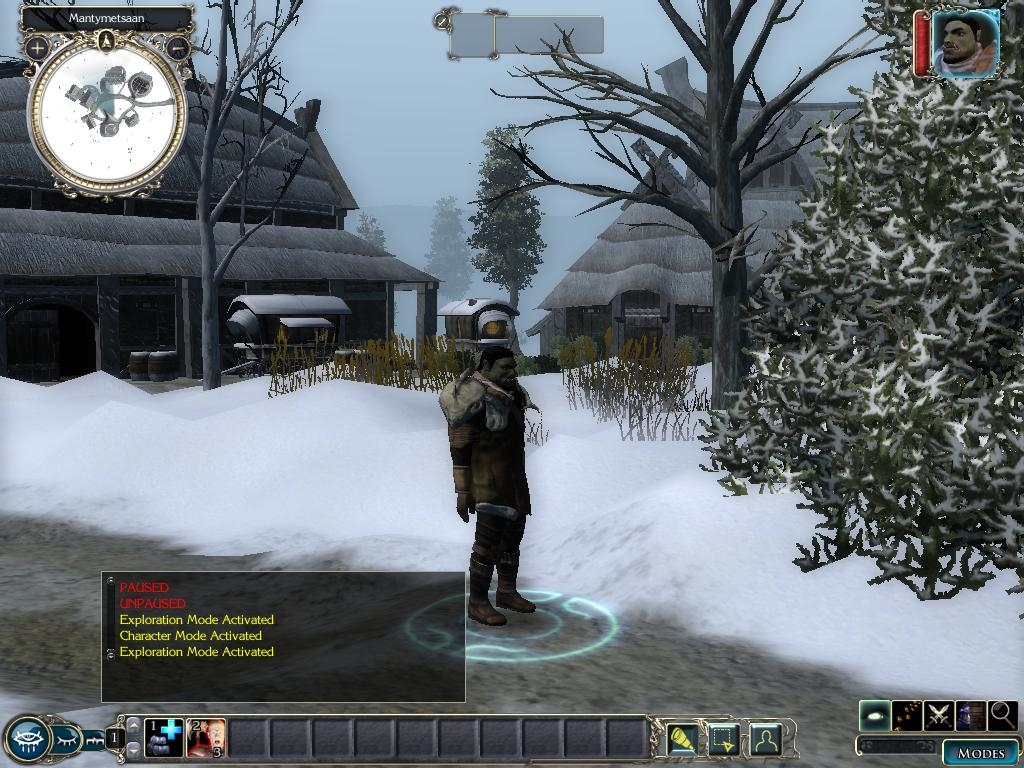
Task: Toggle the glowing eye mode icon
Action: [x=875, y=715]
